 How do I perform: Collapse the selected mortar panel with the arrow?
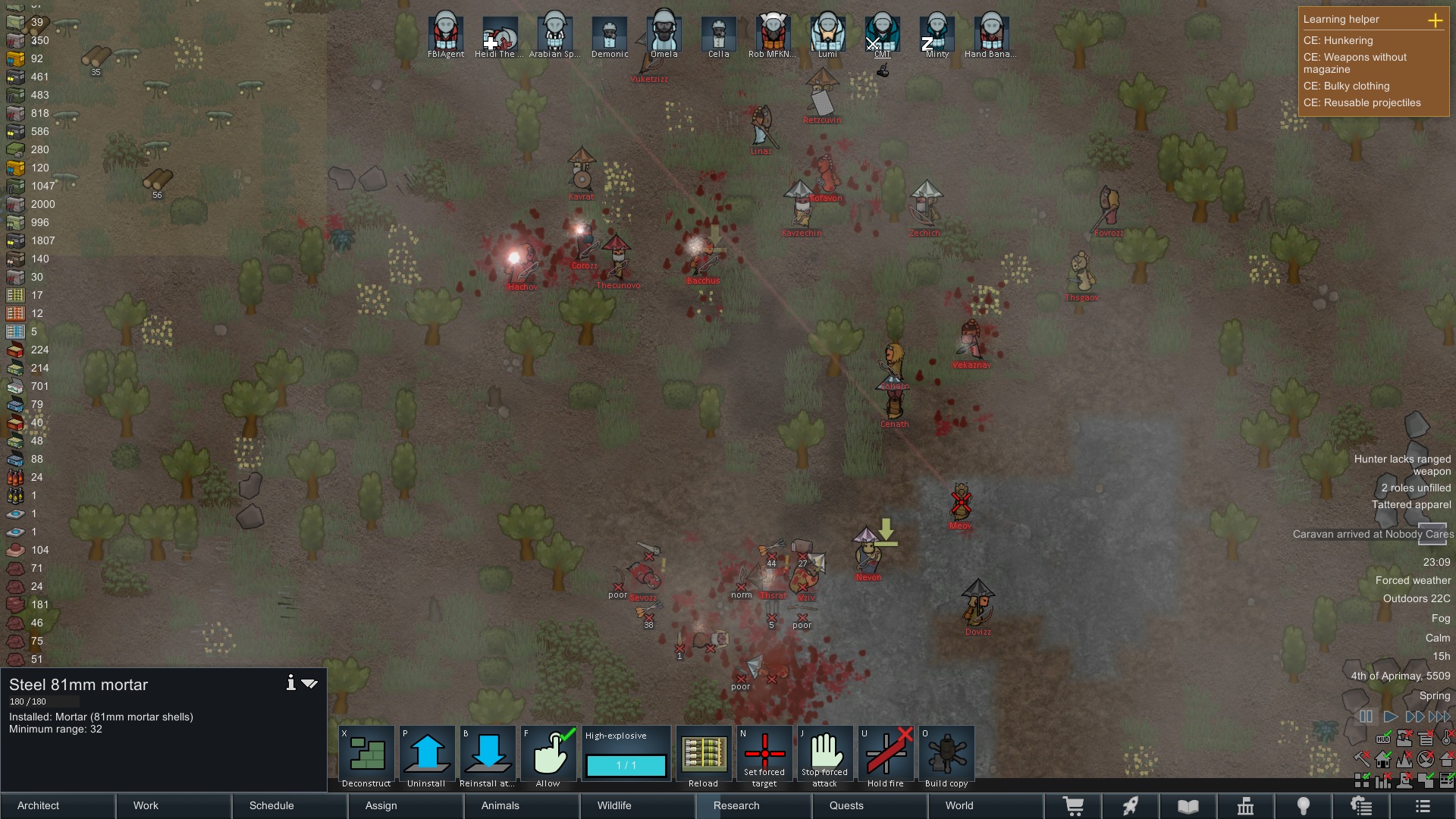pyautogui.click(x=309, y=682)
